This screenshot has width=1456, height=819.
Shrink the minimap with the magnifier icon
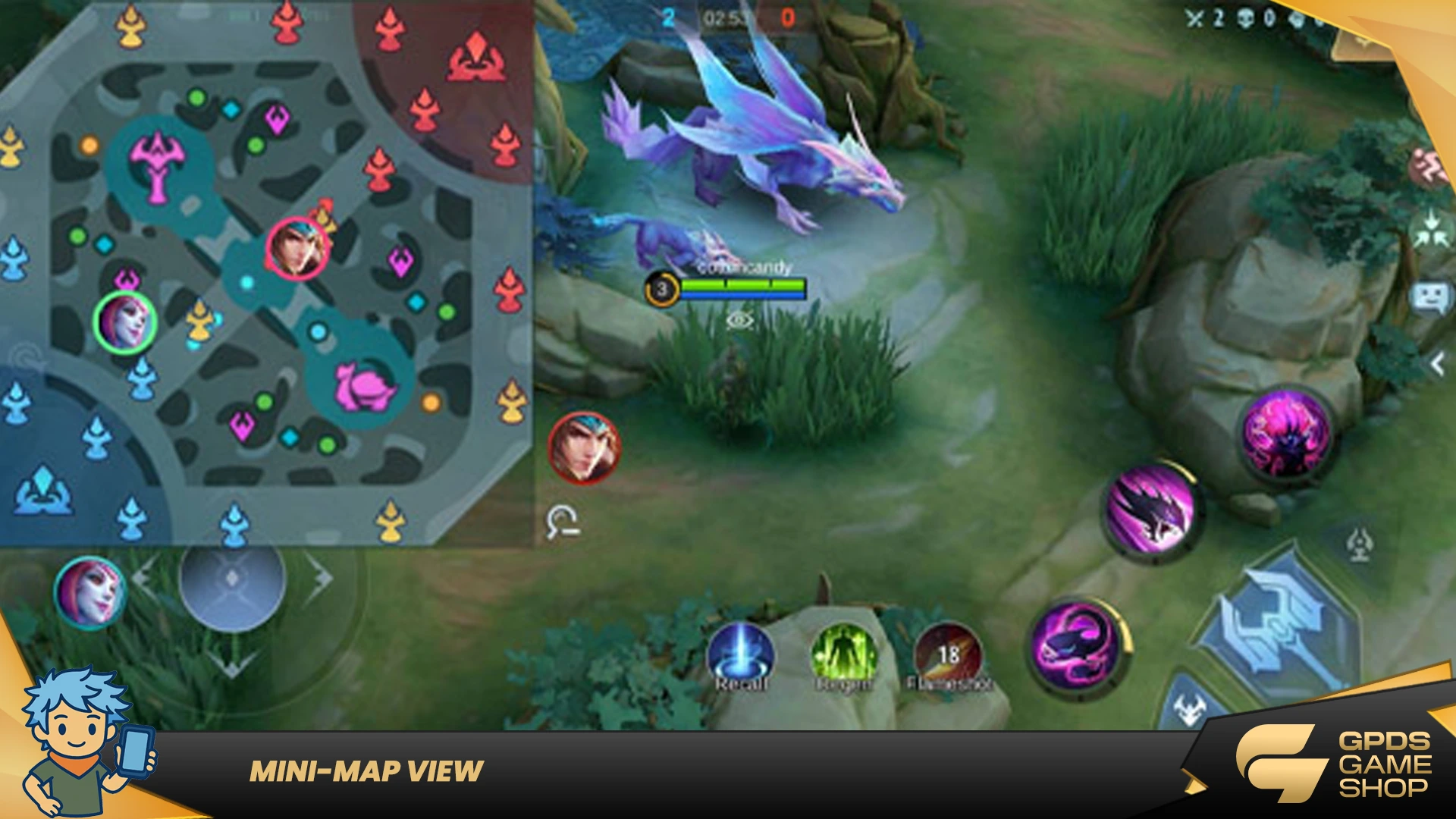[x=562, y=522]
